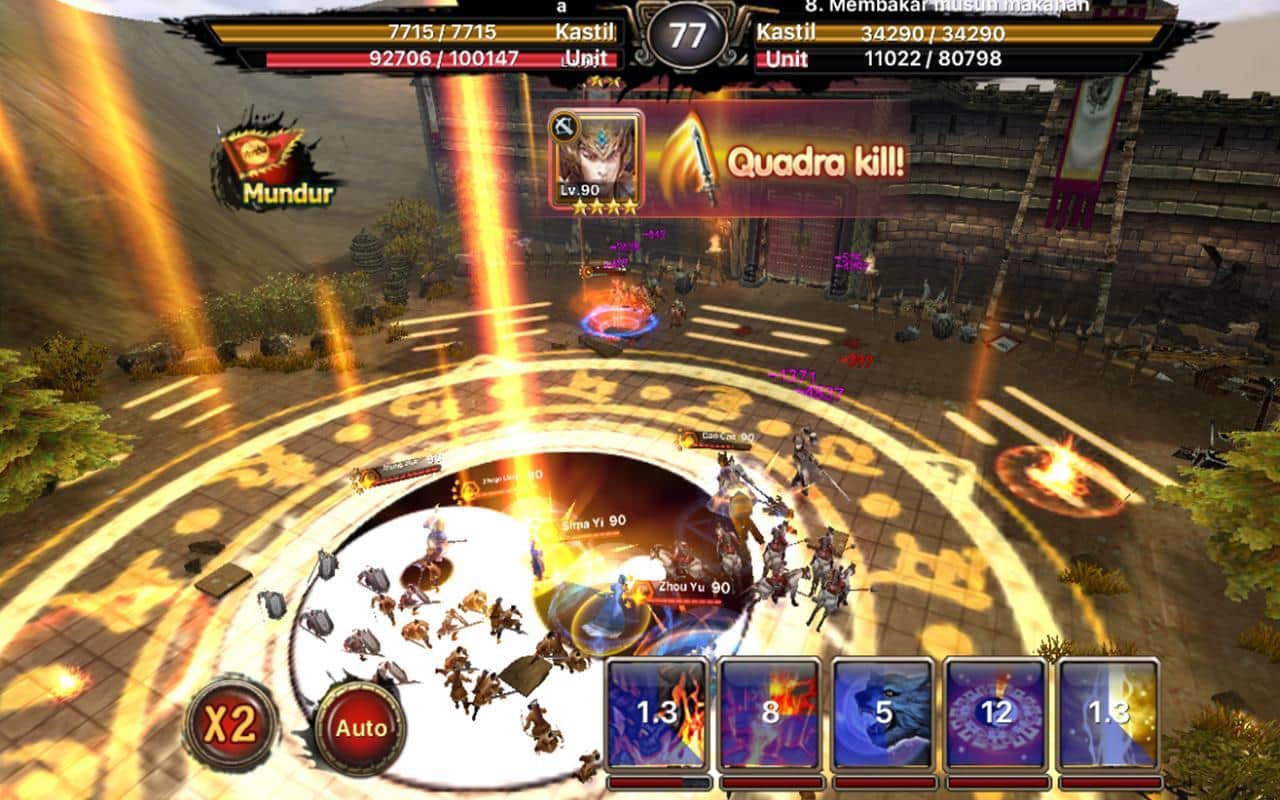Tap the Mundur retreat flag button
1280x800 pixels.
[x=272, y=164]
